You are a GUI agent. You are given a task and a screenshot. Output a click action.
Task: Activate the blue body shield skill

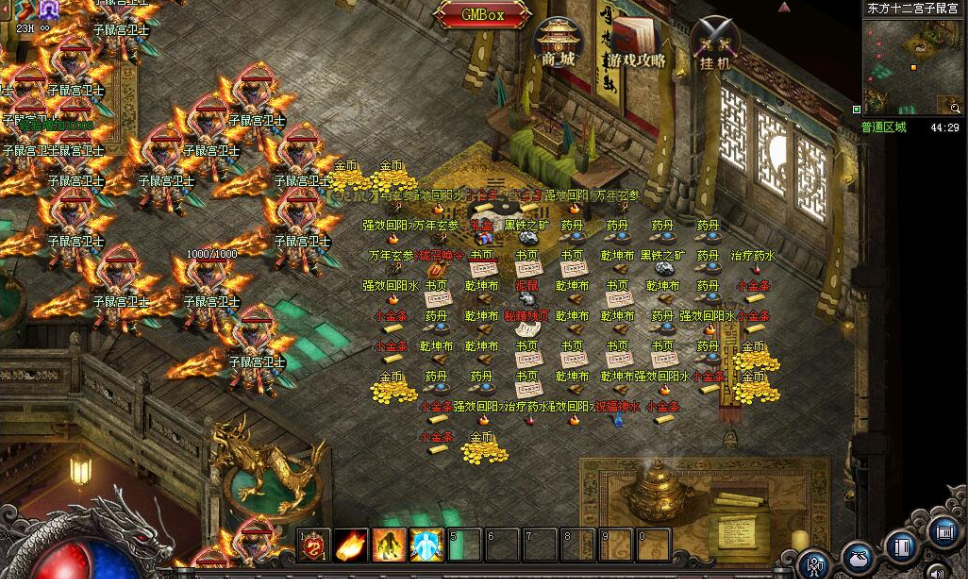426,545
